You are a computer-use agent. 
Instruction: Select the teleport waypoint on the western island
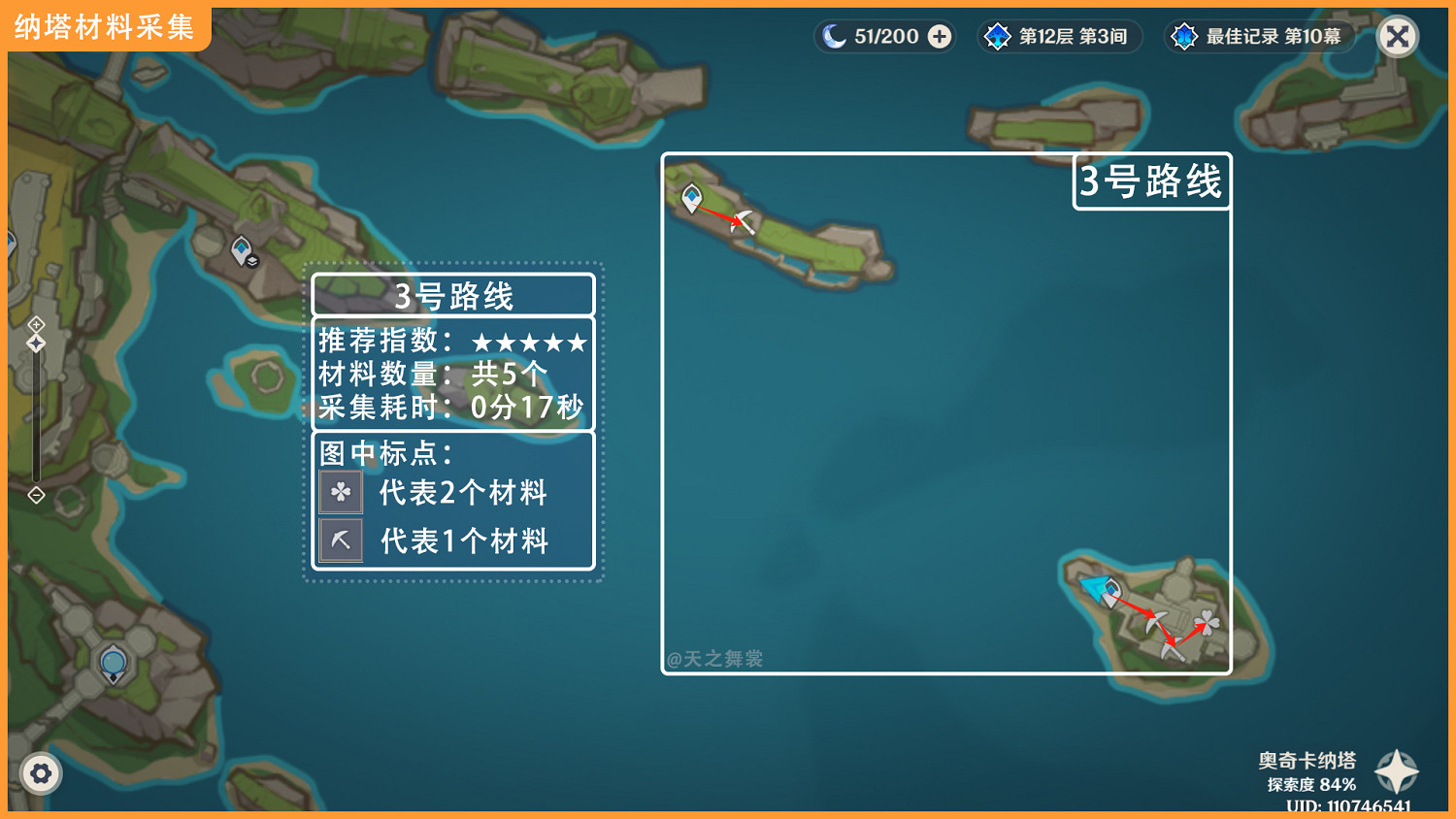240,247
